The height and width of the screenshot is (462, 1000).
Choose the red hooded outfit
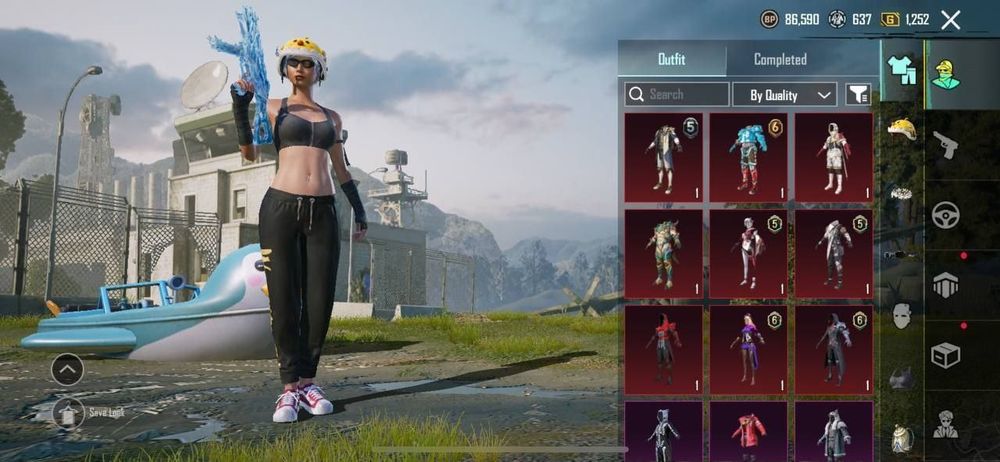tap(663, 347)
